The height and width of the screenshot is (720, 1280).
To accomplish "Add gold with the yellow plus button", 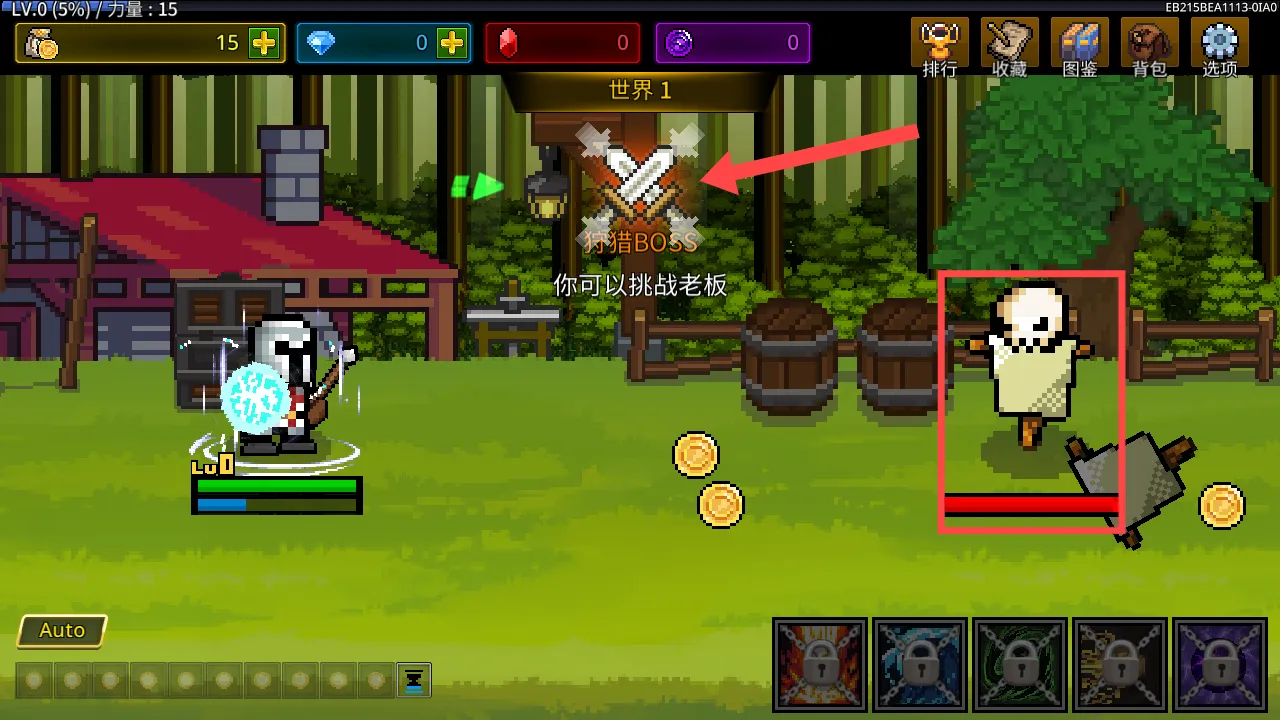I will (x=264, y=43).
